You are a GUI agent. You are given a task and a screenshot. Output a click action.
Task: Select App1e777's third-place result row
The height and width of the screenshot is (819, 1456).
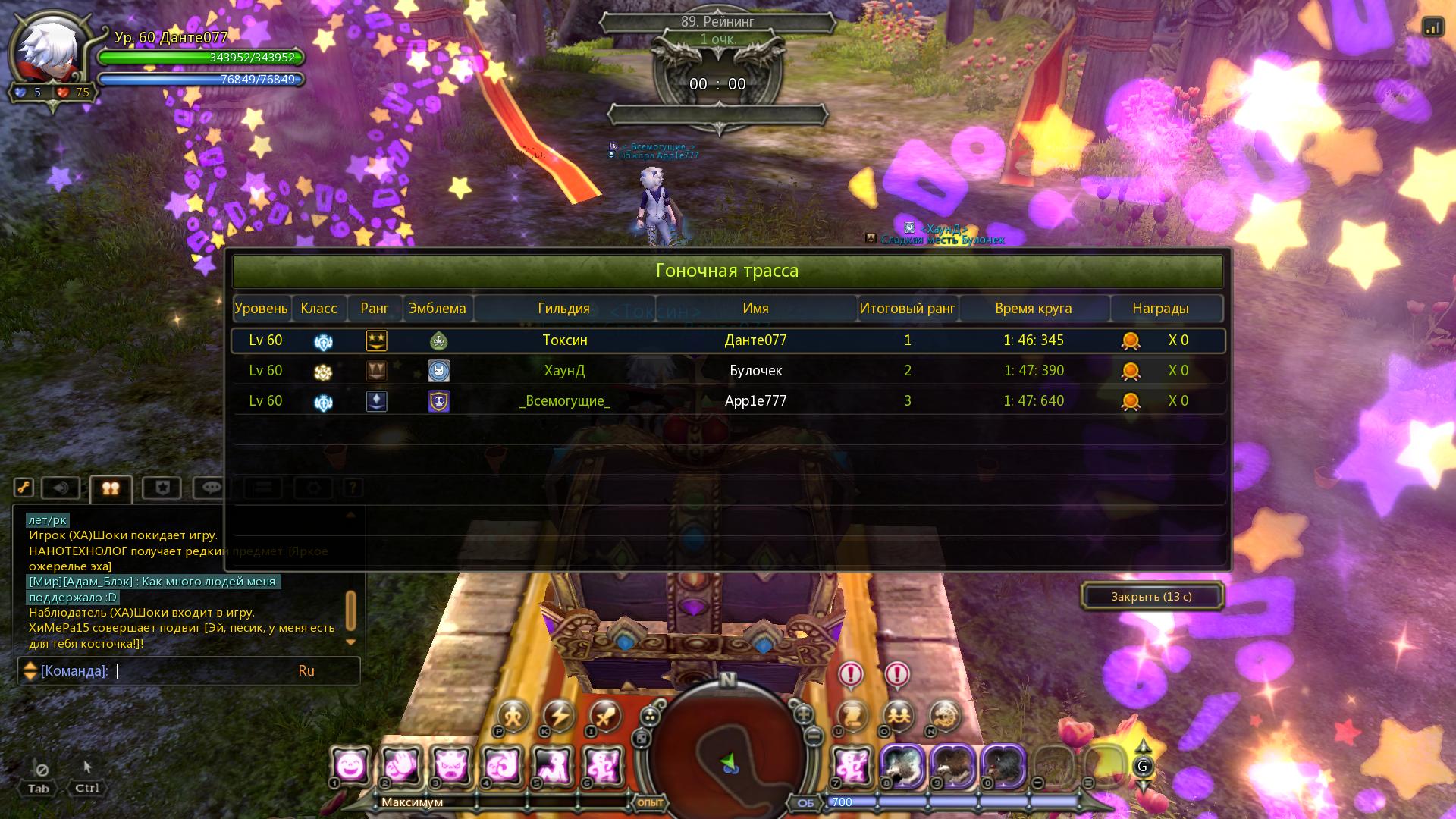[x=728, y=401]
